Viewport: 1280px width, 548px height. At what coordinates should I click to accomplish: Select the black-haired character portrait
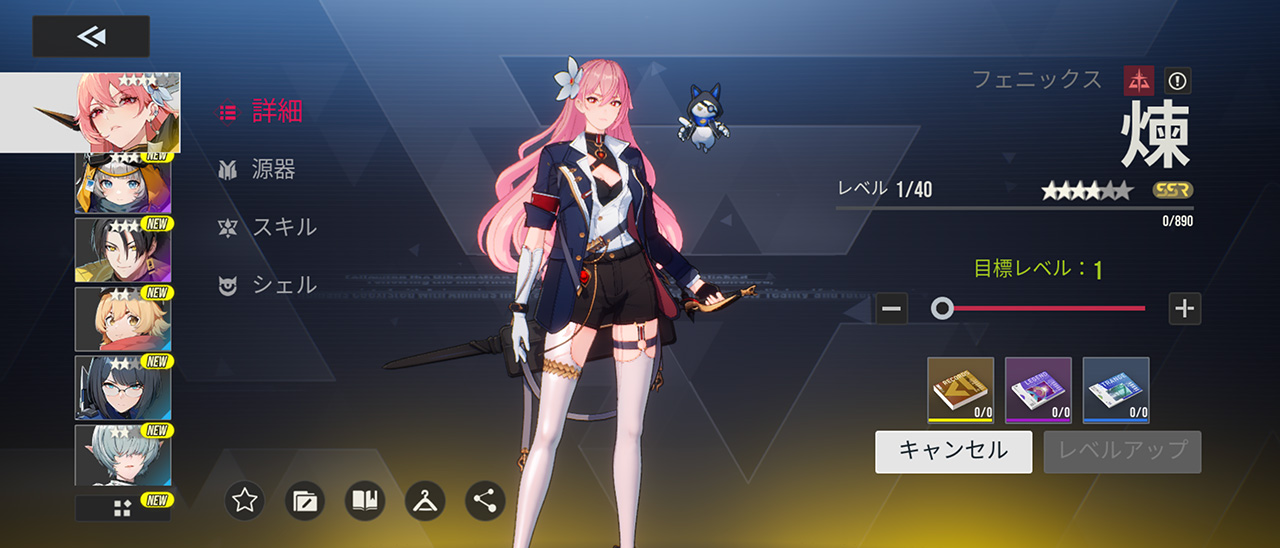[x=123, y=249]
